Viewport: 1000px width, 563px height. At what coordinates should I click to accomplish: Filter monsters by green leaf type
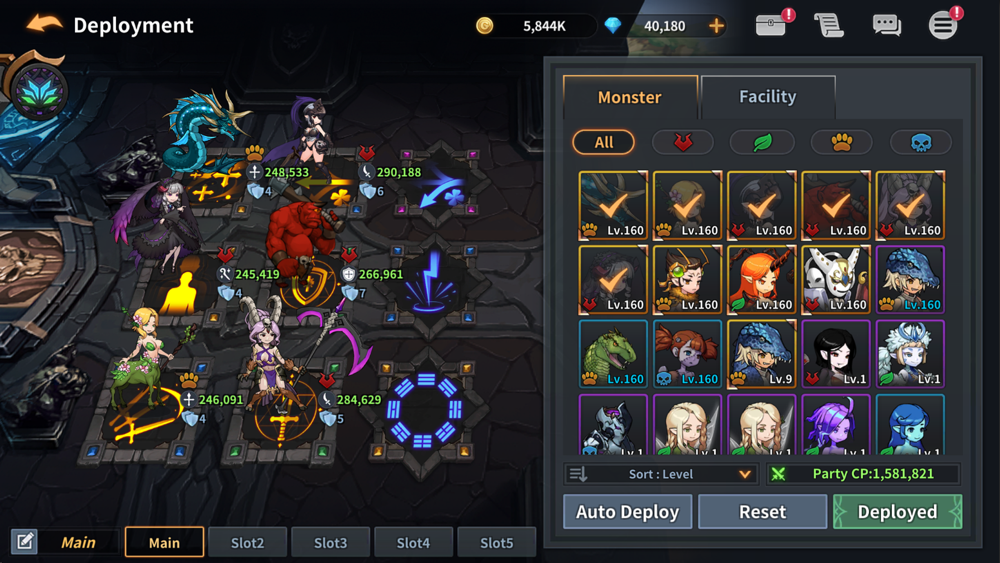[762, 142]
